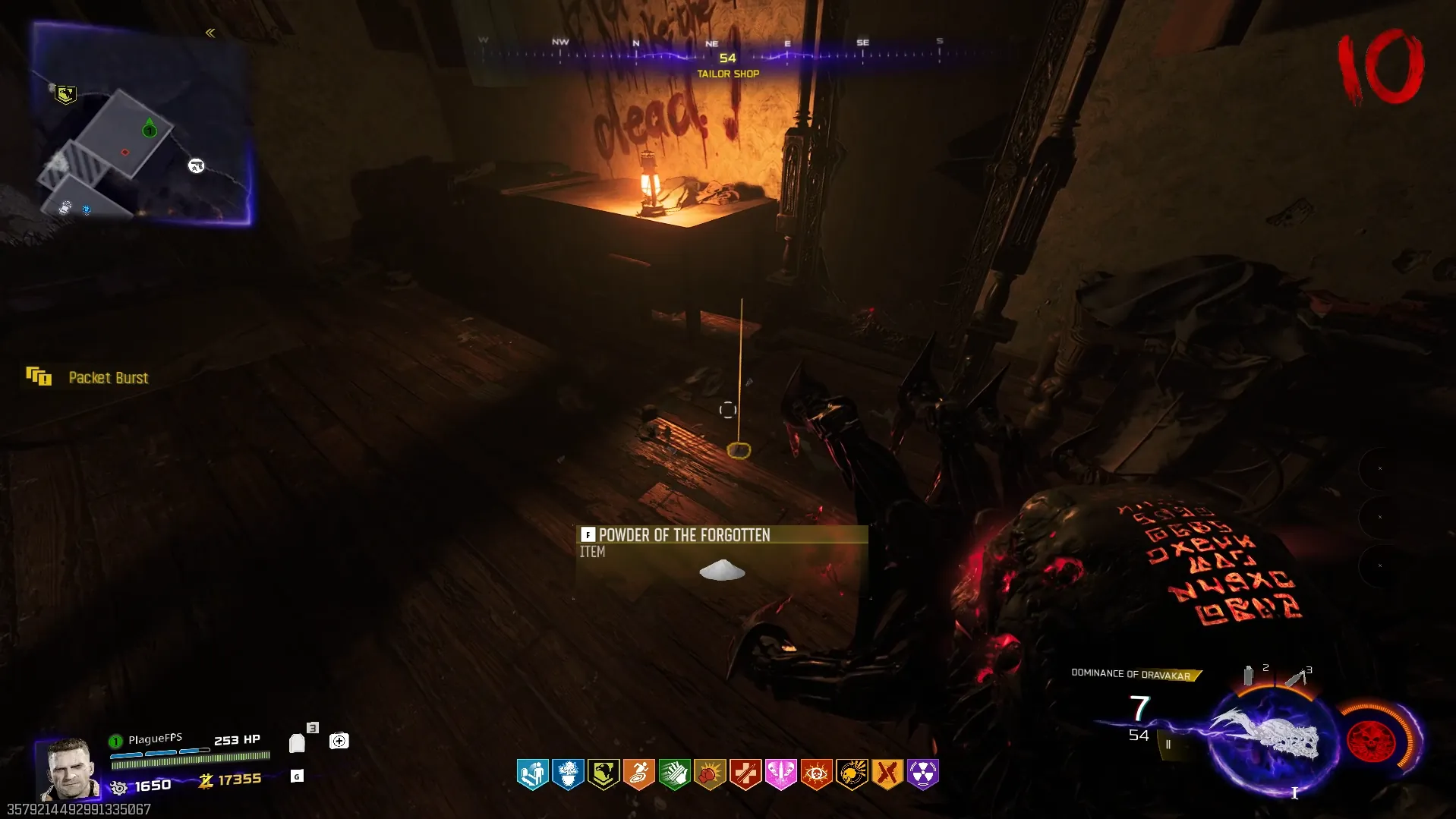Click the eagle head perk icon

pyautogui.click(x=604, y=774)
